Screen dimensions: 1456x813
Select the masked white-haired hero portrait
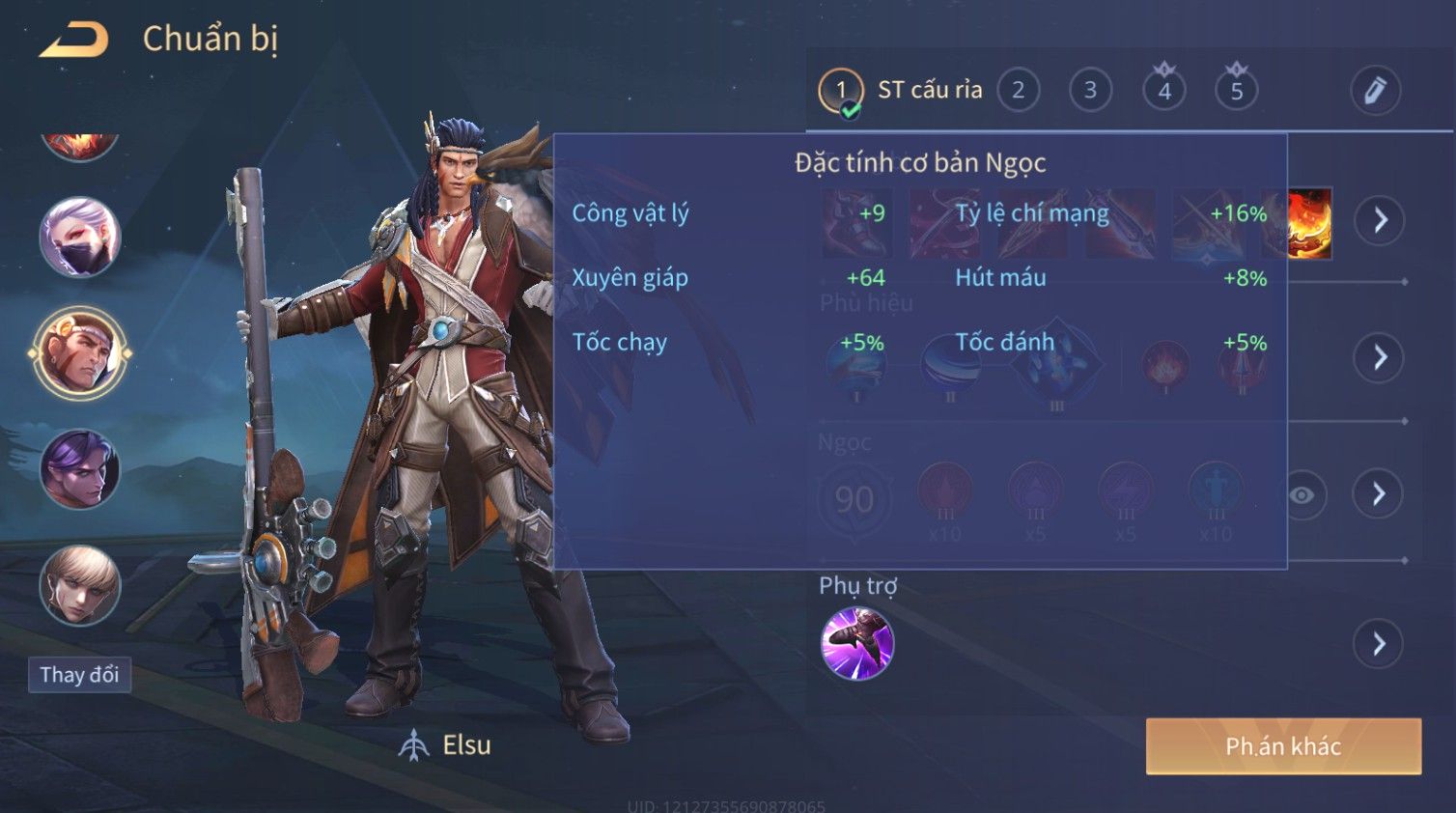[80, 238]
